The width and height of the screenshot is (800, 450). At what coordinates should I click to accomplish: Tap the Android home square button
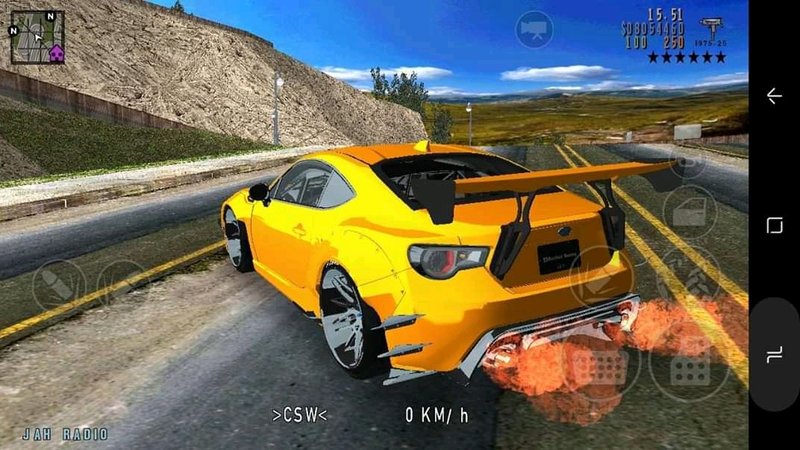tap(774, 225)
